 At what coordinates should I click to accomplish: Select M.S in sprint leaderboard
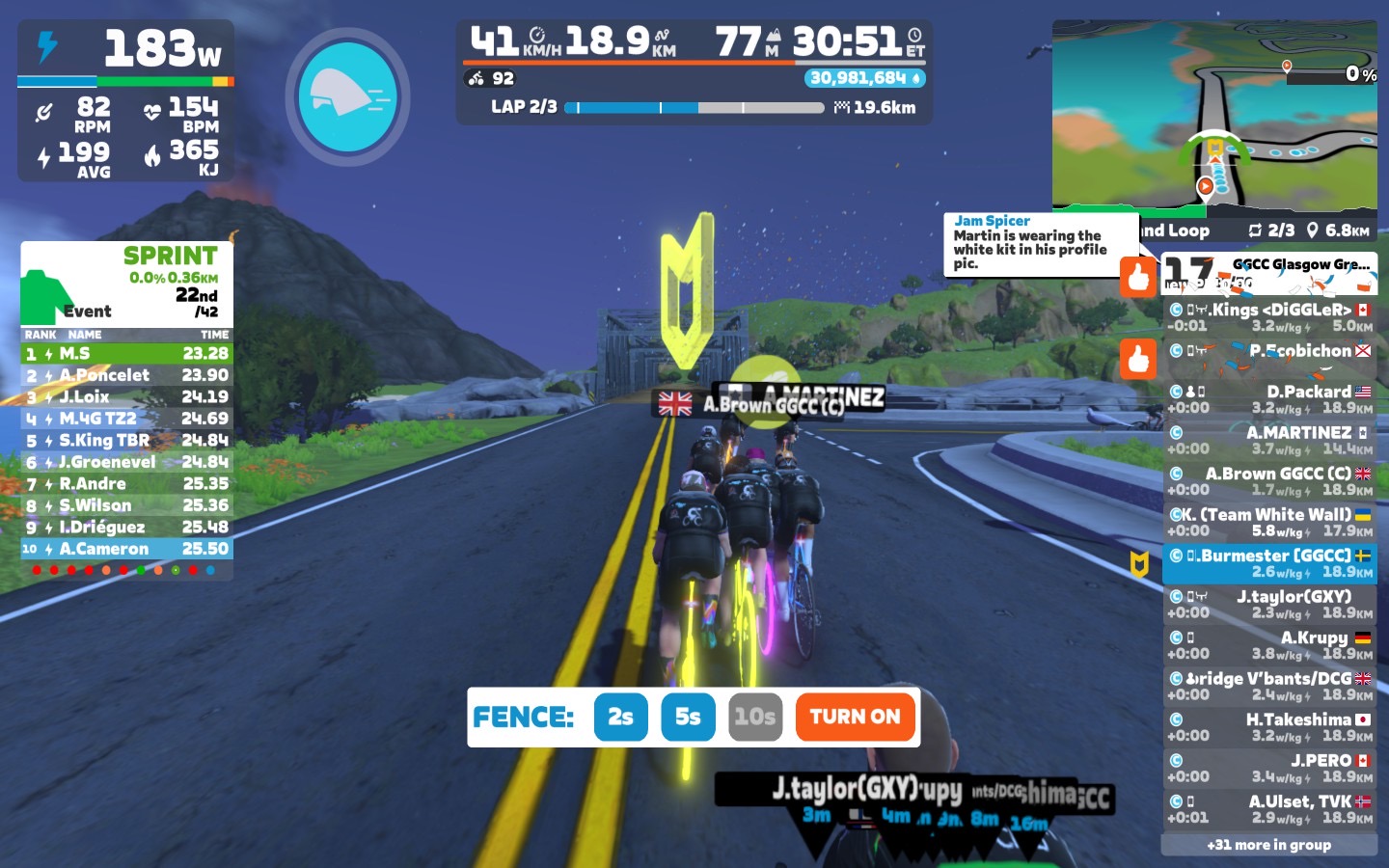click(x=126, y=354)
